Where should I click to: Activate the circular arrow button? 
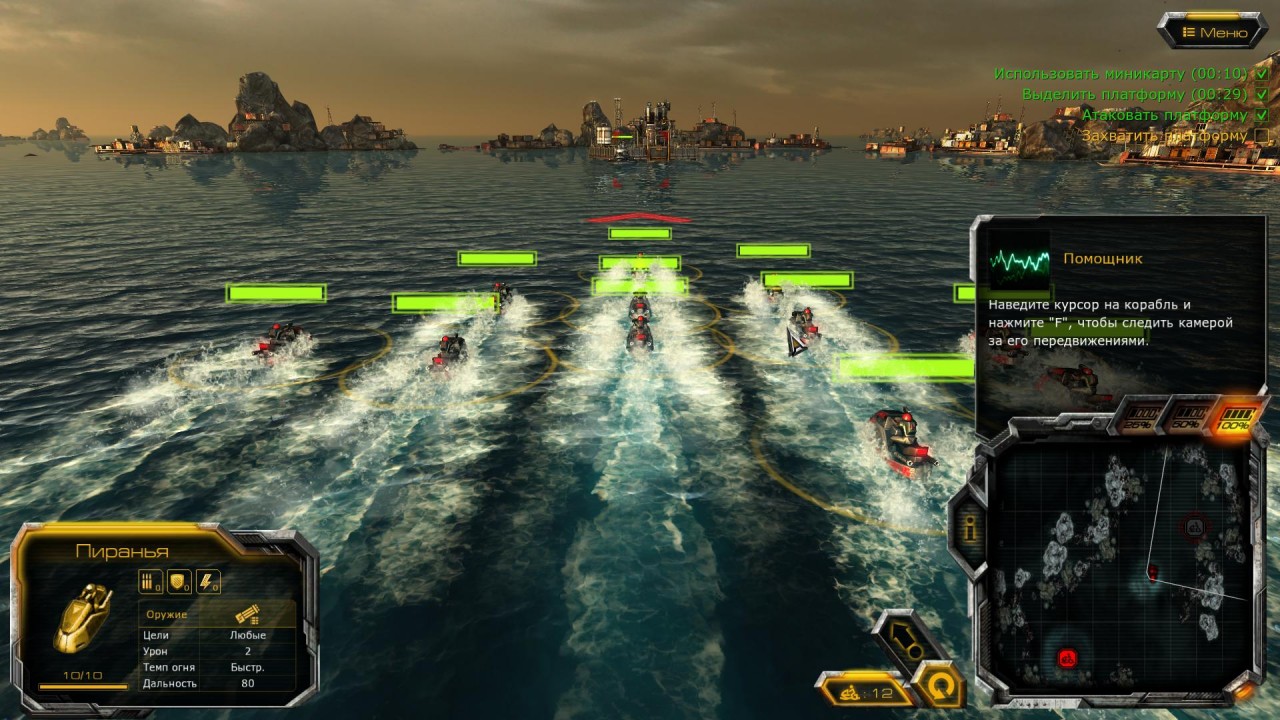[937, 686]
